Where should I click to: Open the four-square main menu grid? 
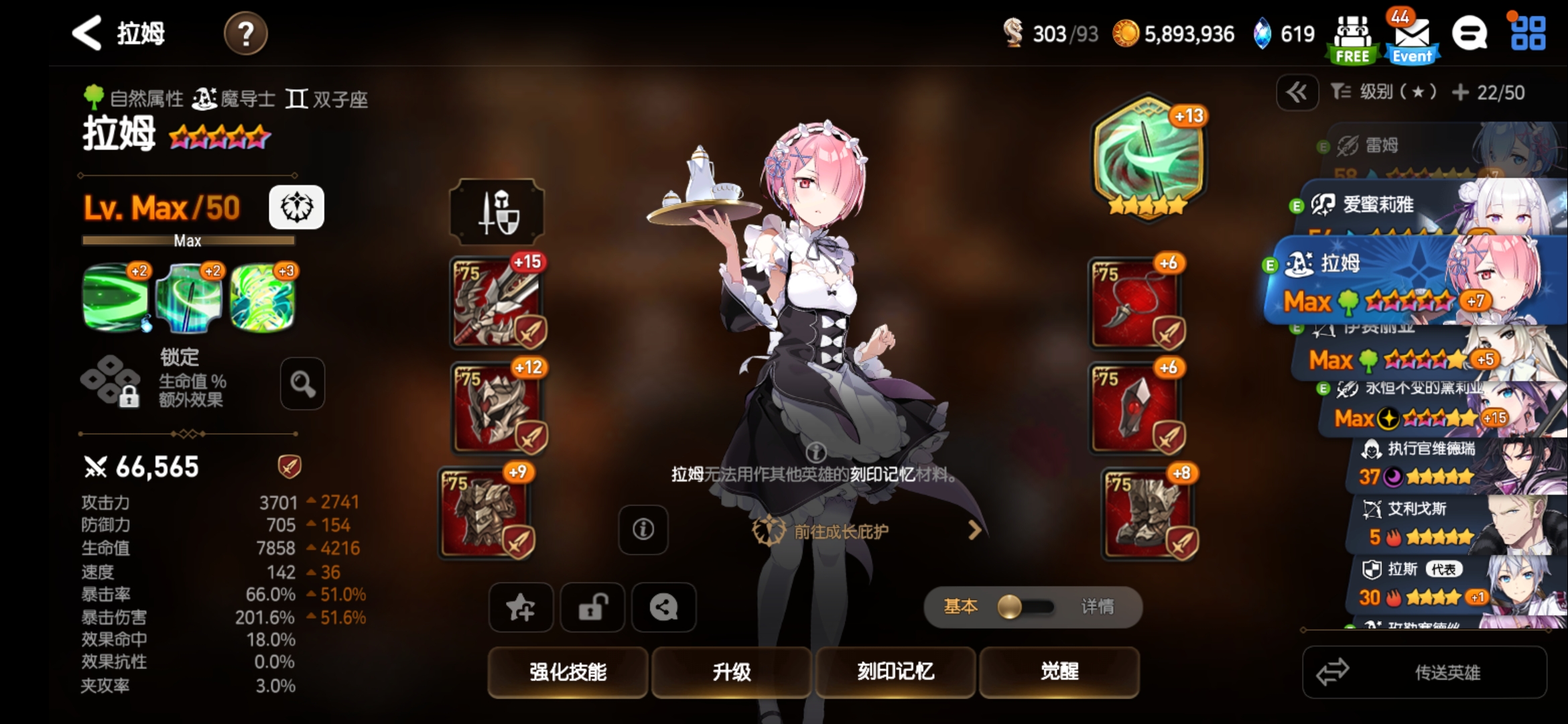1528,34
